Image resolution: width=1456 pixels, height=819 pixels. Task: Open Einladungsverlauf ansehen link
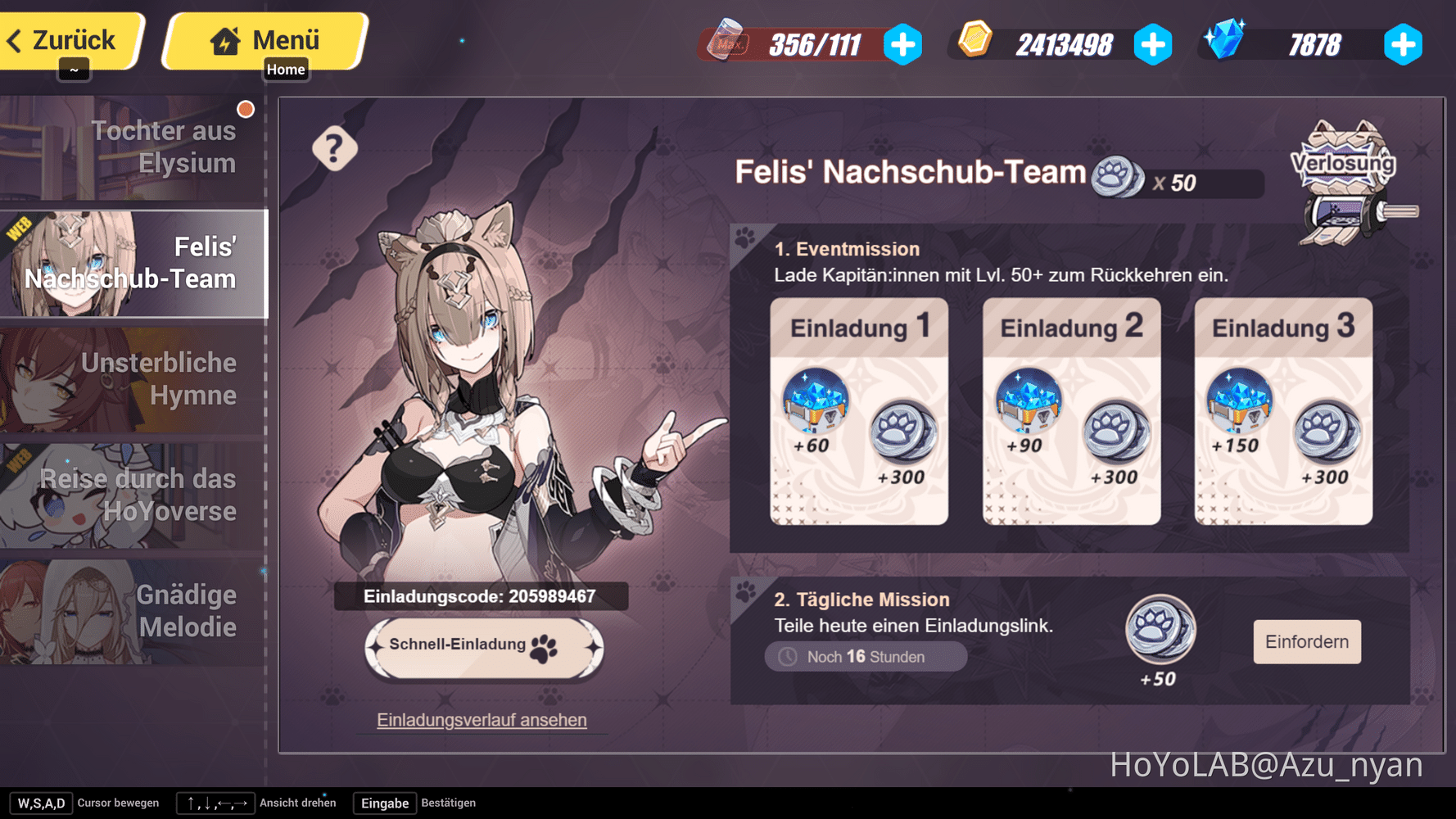coord(482,720)
